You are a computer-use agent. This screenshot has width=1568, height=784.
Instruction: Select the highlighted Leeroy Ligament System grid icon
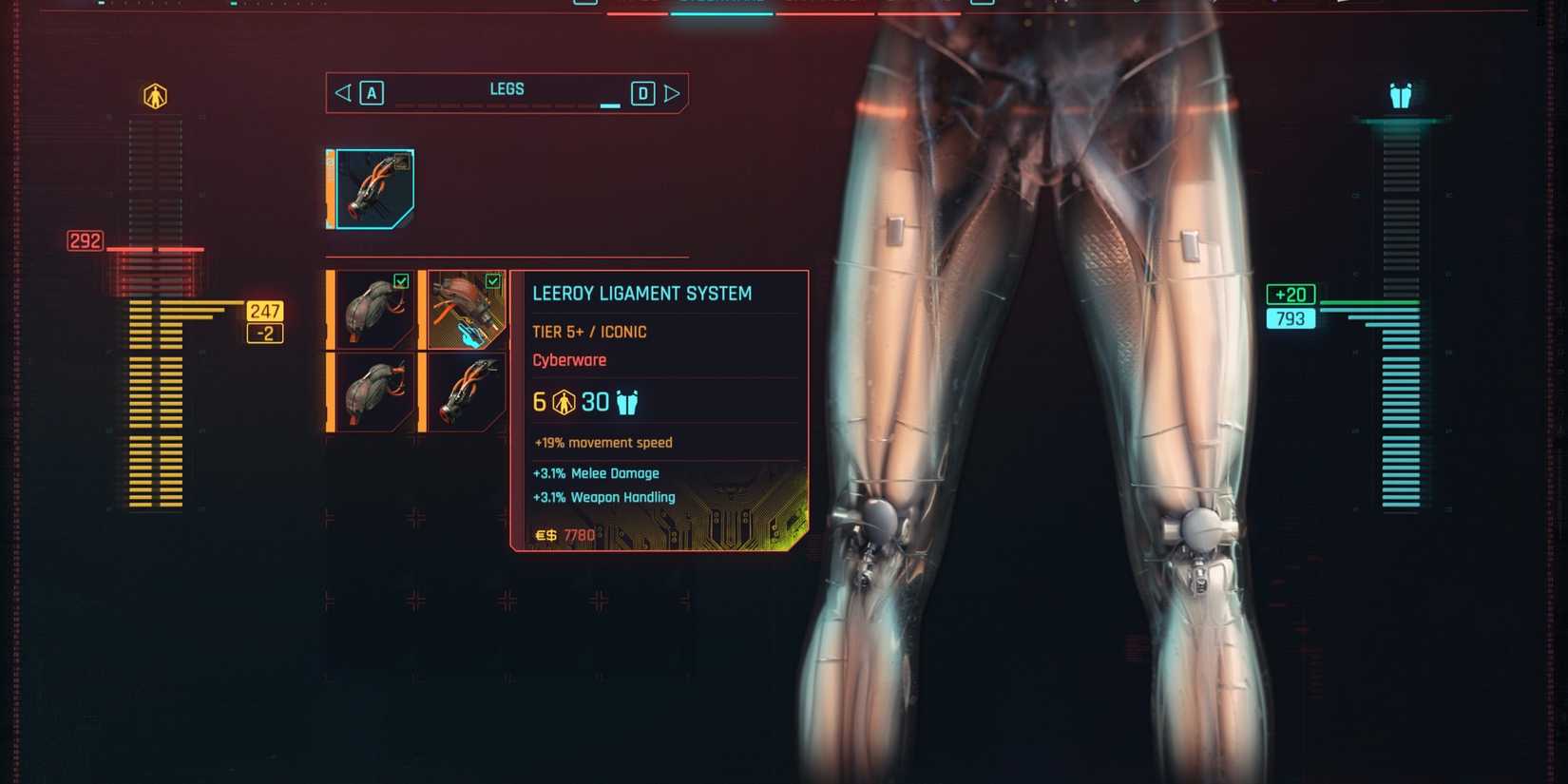click(465, 309)
